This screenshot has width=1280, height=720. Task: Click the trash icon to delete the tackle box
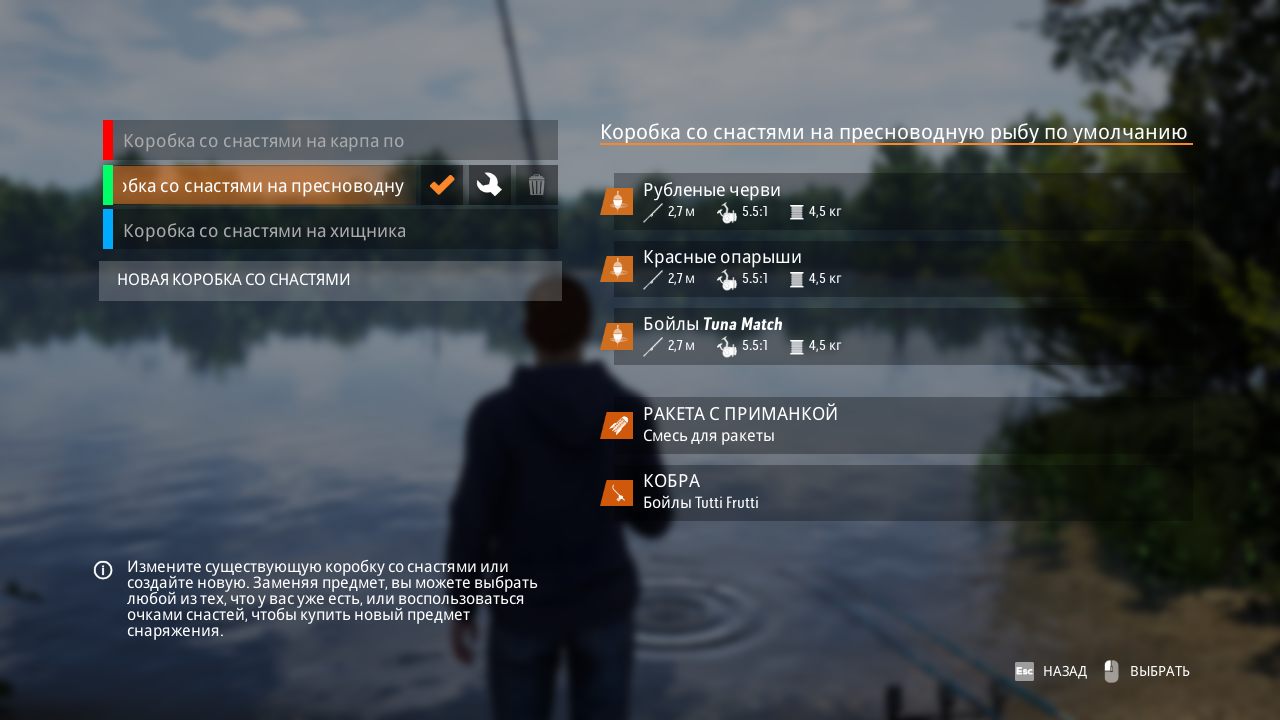tap(536, 184)
